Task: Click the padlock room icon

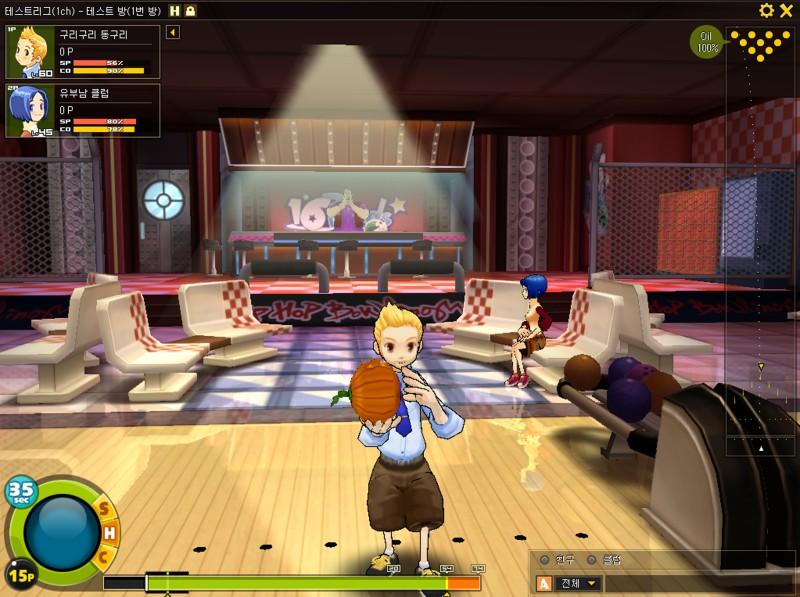Action: click(190, 10)
